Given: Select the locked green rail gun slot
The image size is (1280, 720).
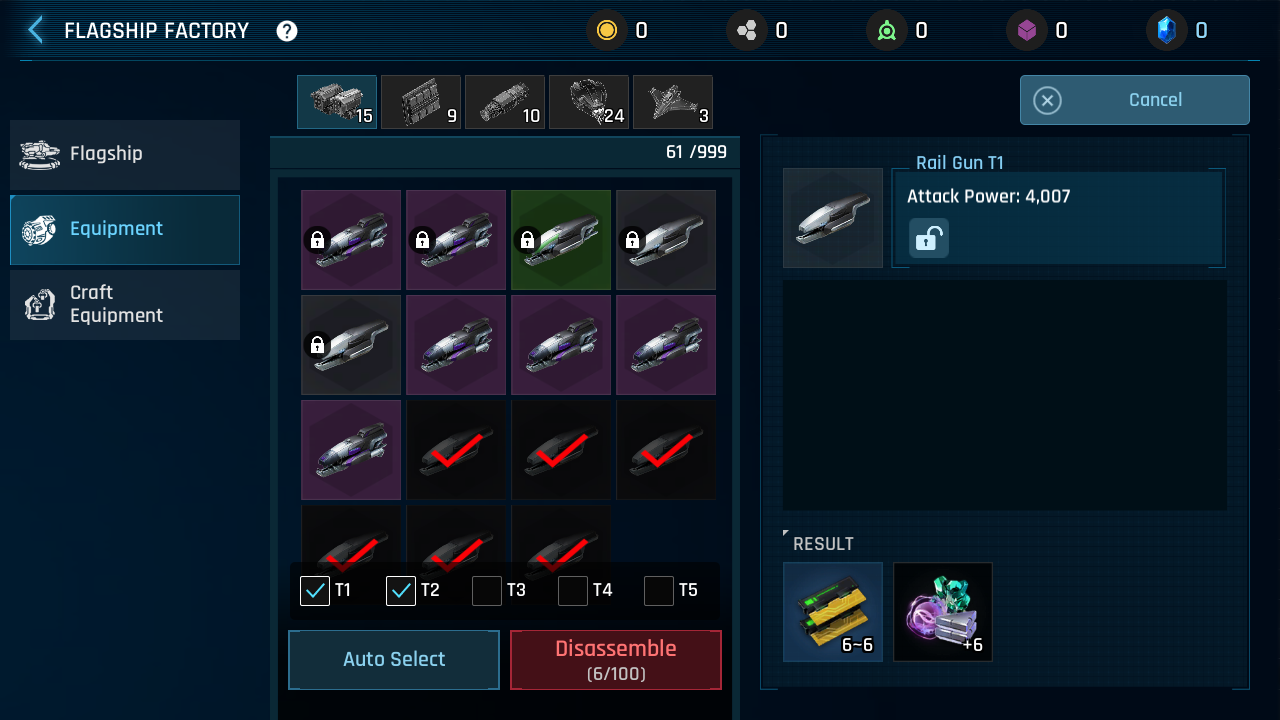Looking at the screenshot, I should coord(561,240).
